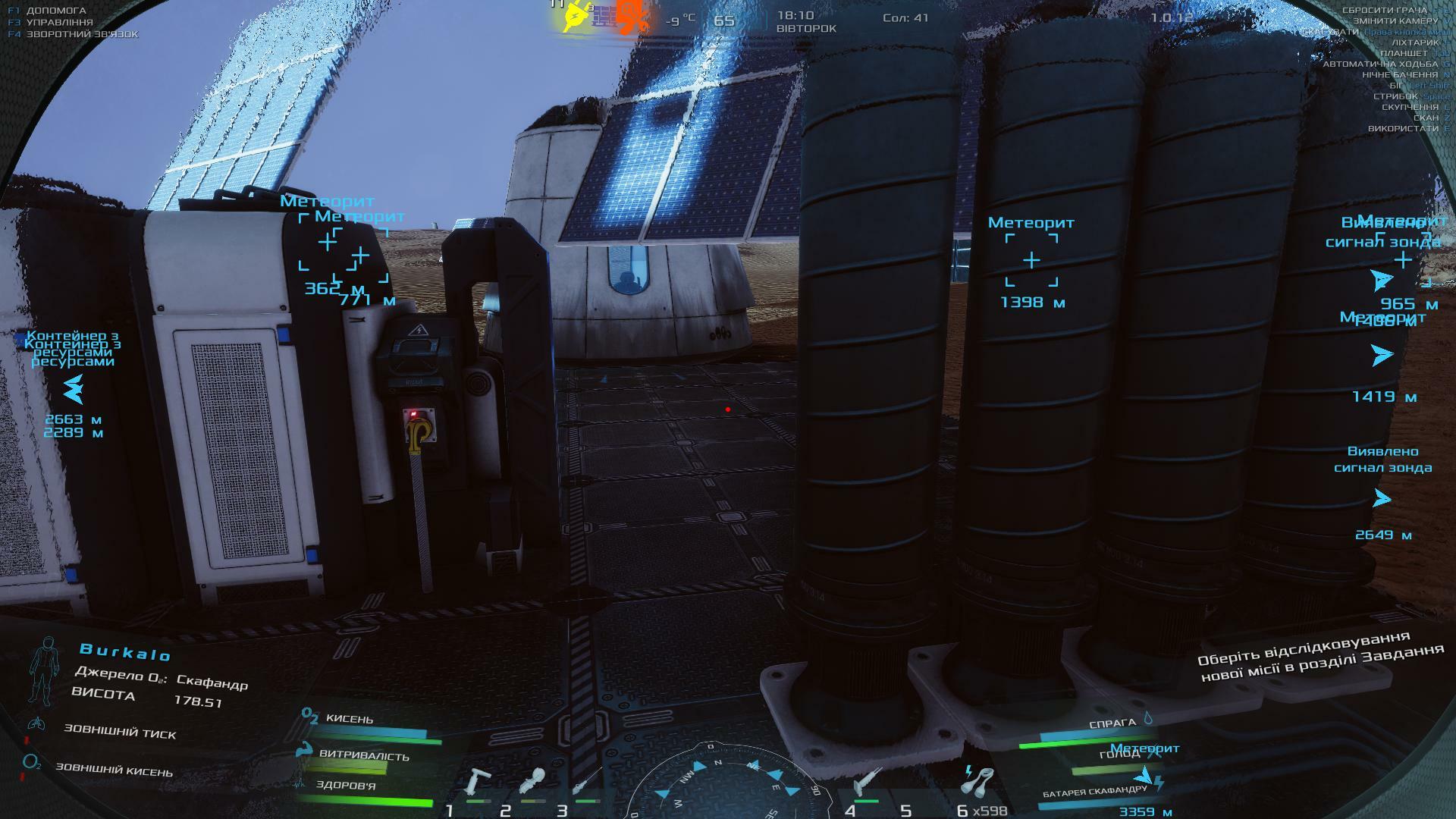
Task: Open the new mission tracking notification
Action: click(1319, 656)
